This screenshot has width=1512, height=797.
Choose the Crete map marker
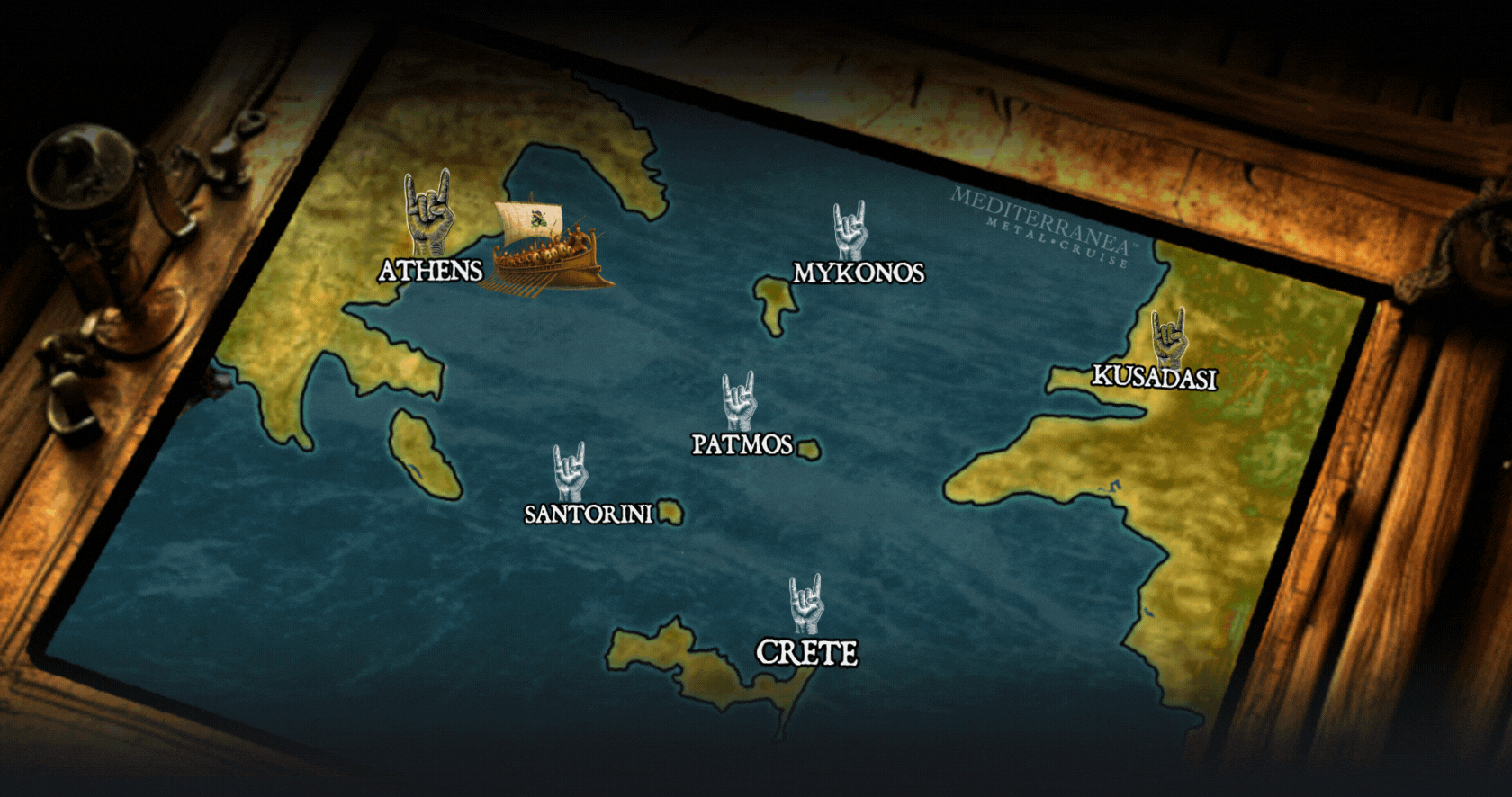[805, 604]
